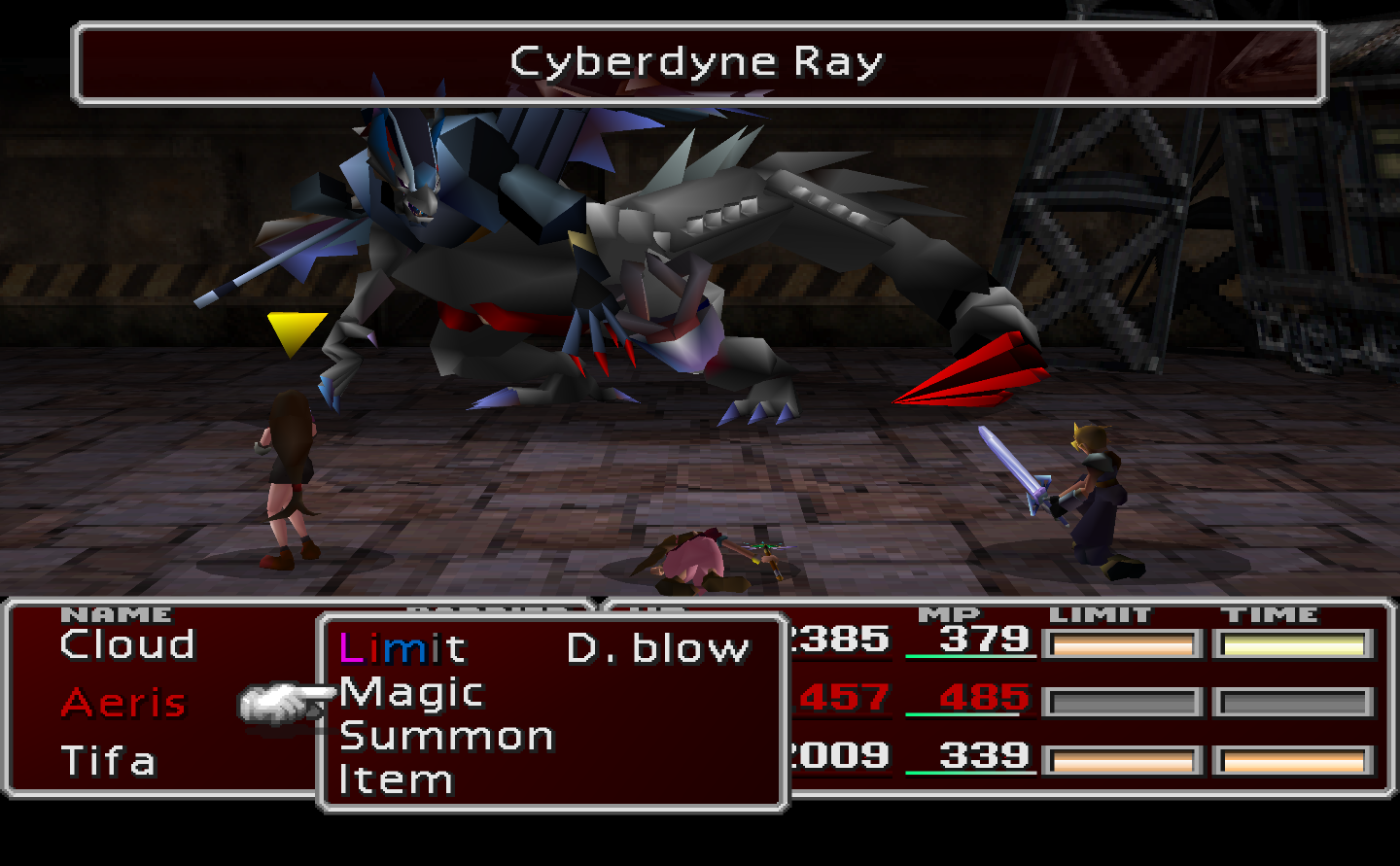1400x866 pixels.
Task: Click Cloud's yellow TIME gauge
Action: click(1294, 643)
